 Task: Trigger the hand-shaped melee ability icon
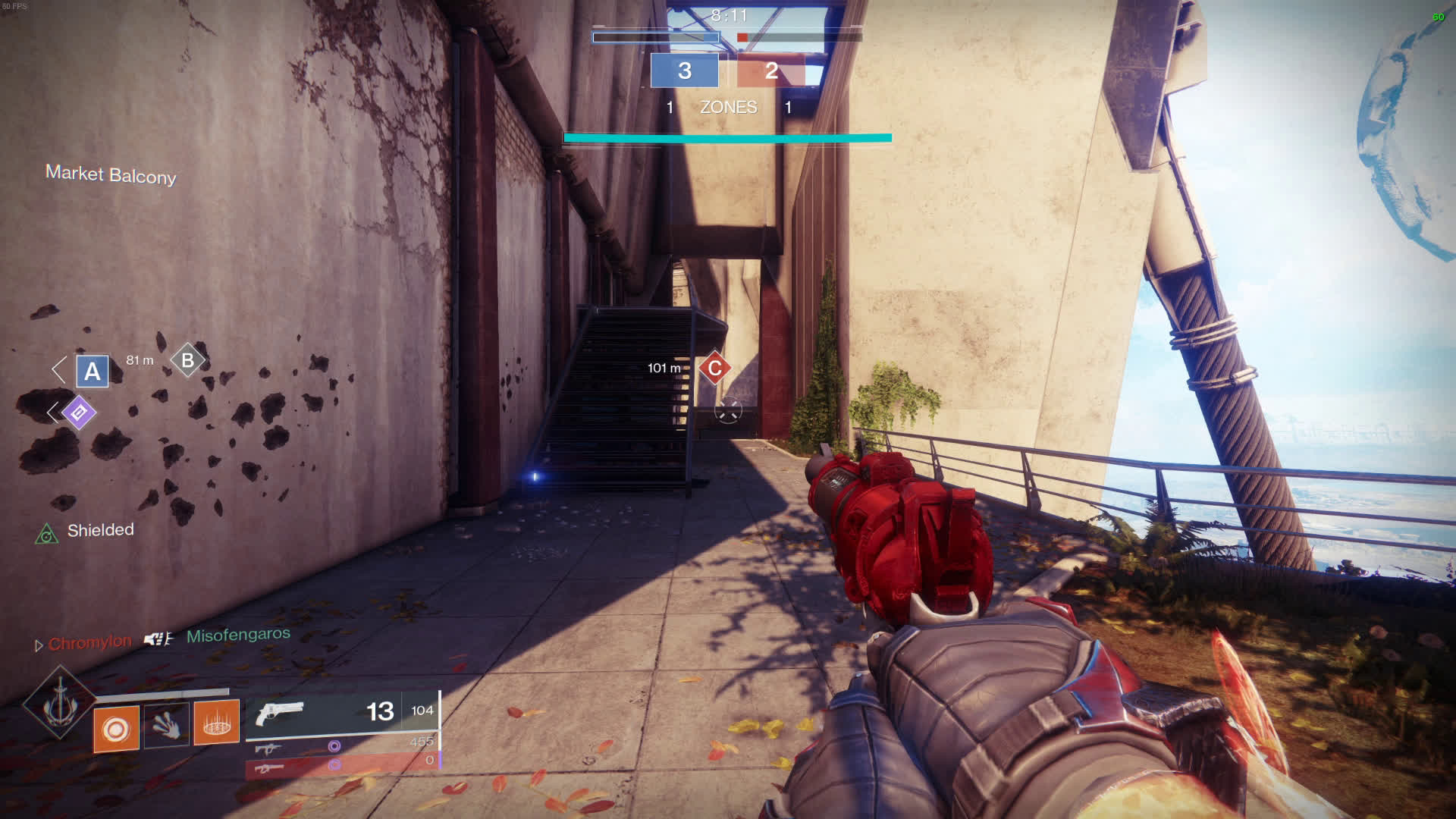pyautogui.click(x=166, y=724)
